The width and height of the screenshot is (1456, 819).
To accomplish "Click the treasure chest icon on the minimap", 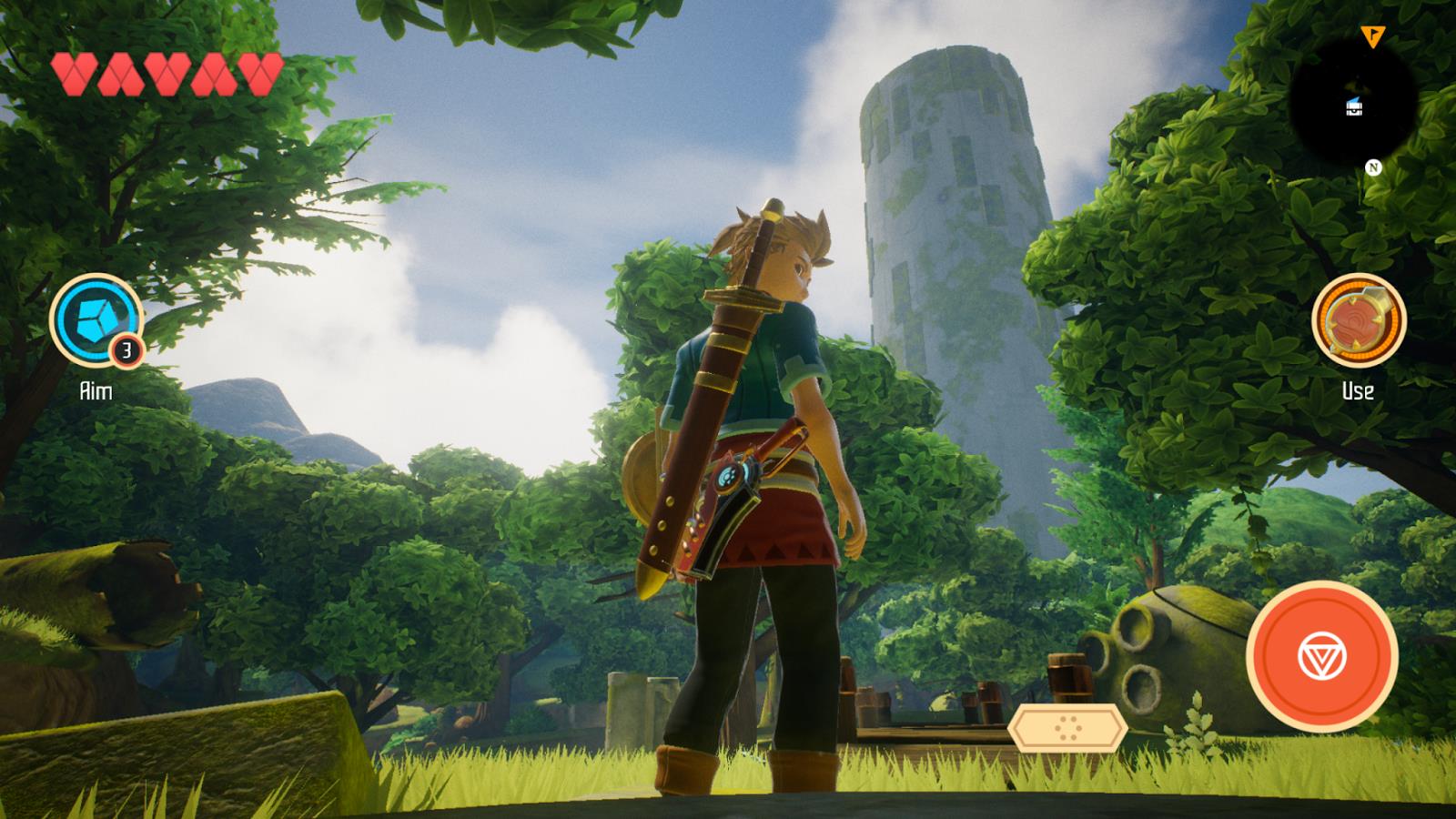I will tap(1354, 109).
